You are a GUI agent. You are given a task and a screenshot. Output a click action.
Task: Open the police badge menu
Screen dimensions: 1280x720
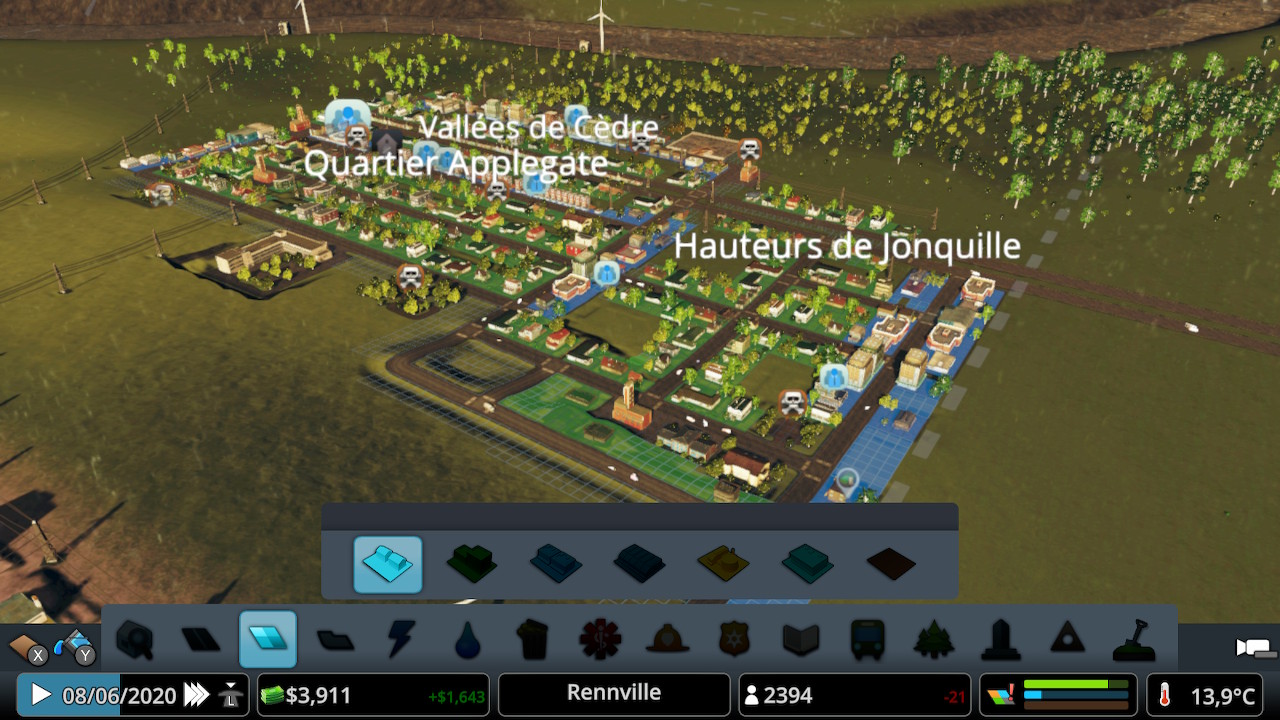pyautogui.click(x=733, y=639)
